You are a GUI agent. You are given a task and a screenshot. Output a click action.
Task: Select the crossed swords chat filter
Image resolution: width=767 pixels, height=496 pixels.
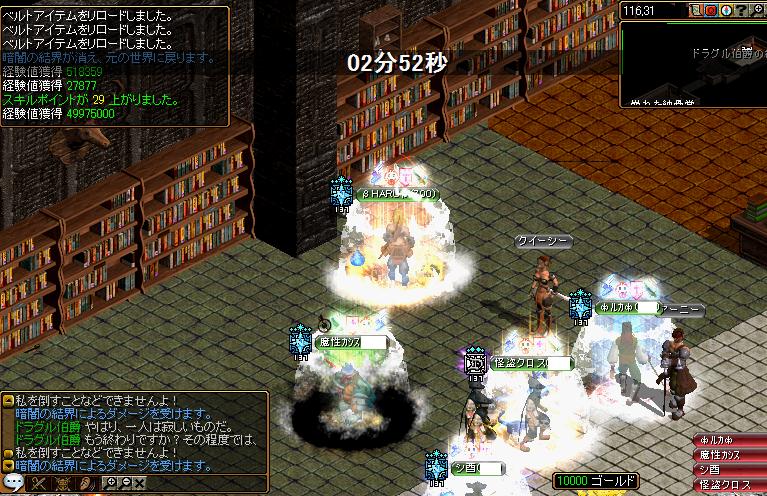[x=37, y=484]
